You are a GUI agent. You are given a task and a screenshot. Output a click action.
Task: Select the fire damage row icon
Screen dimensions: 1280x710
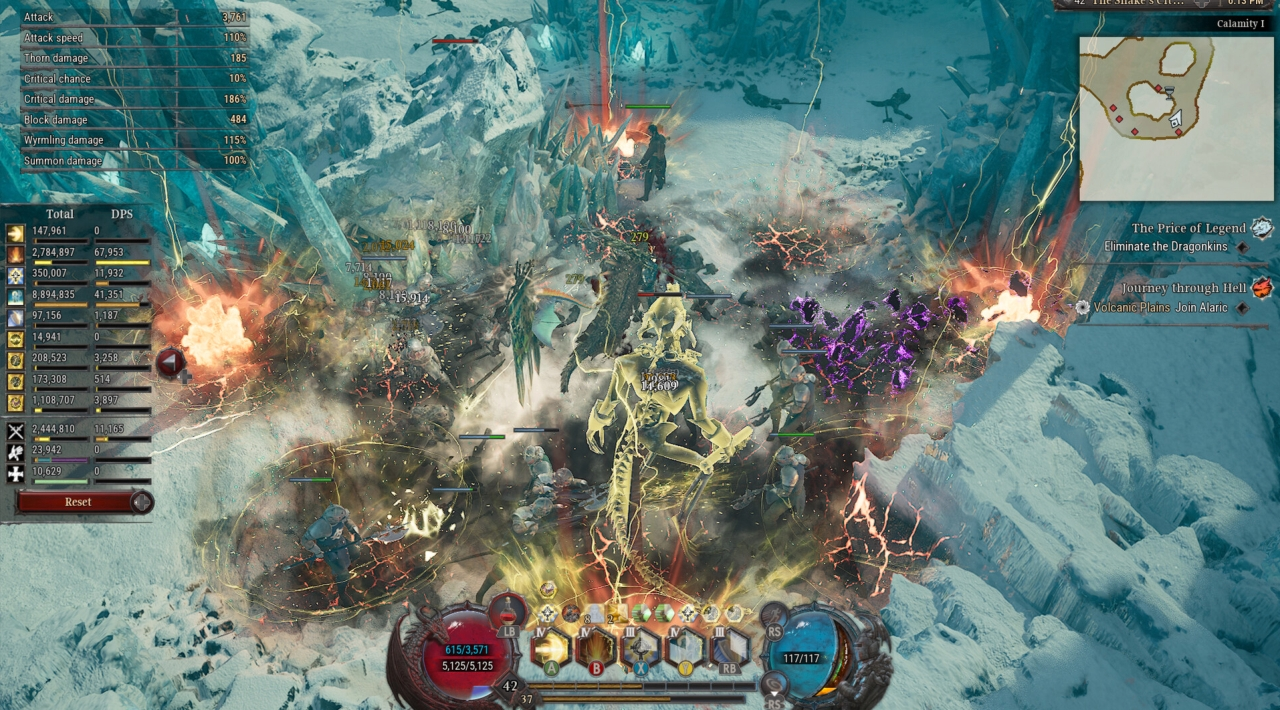(16, 254)
